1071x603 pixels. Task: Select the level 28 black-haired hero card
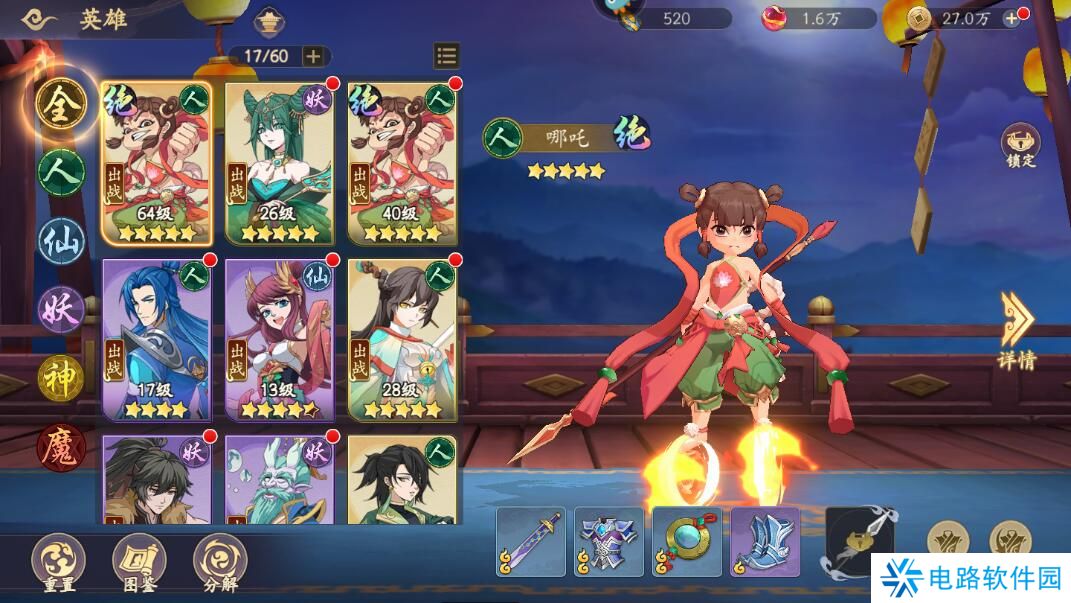click(x=402, y=338)
